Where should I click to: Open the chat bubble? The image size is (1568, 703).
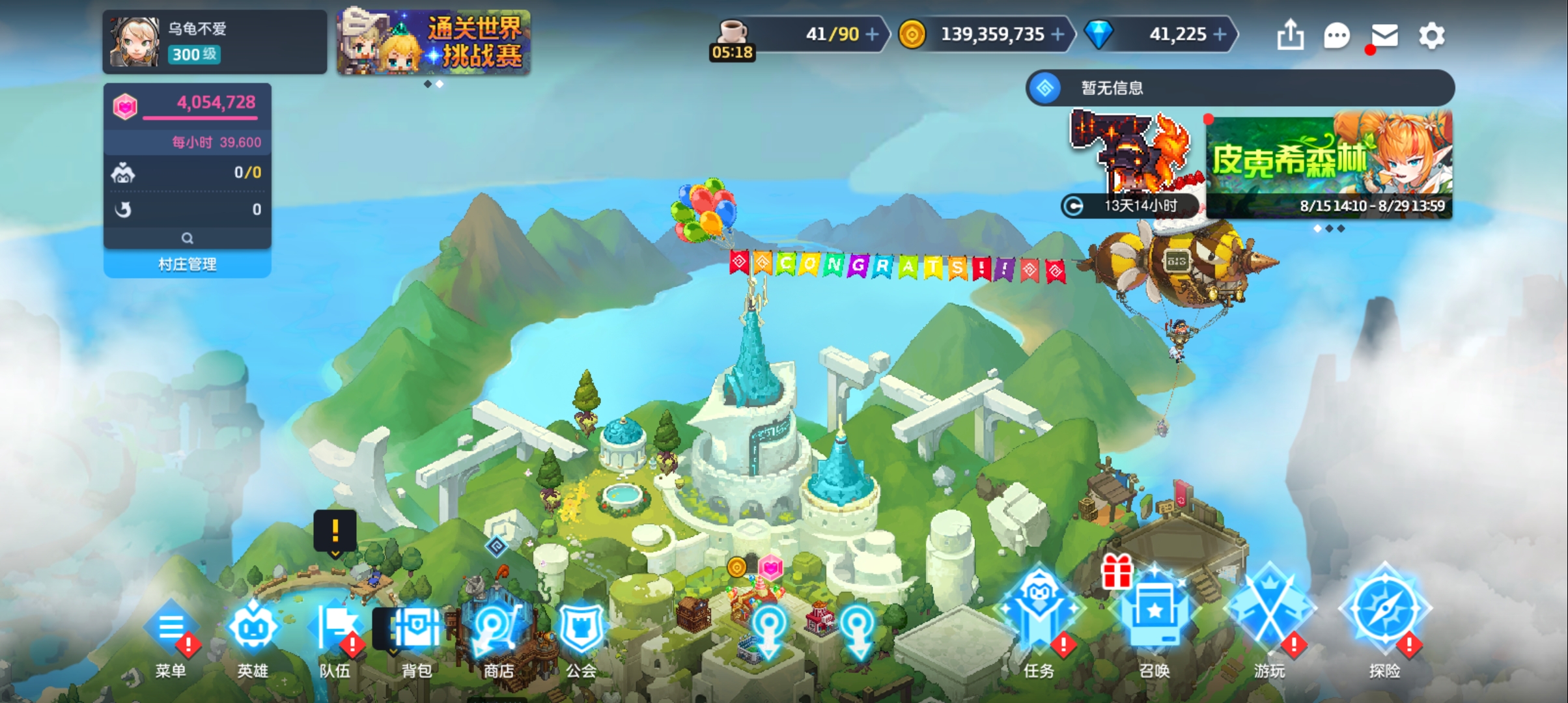1337,35
